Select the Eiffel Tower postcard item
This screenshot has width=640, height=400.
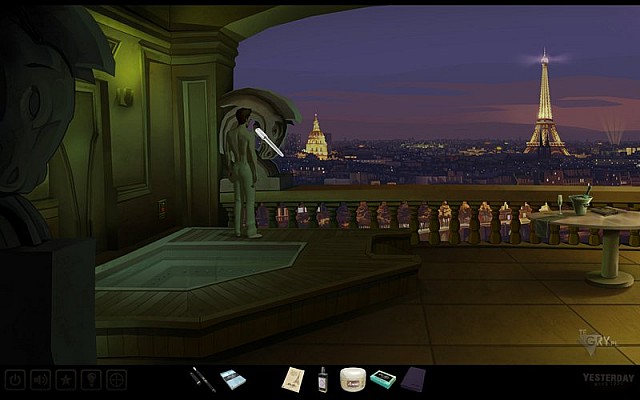pyautogui.click(x=294, y=379)
